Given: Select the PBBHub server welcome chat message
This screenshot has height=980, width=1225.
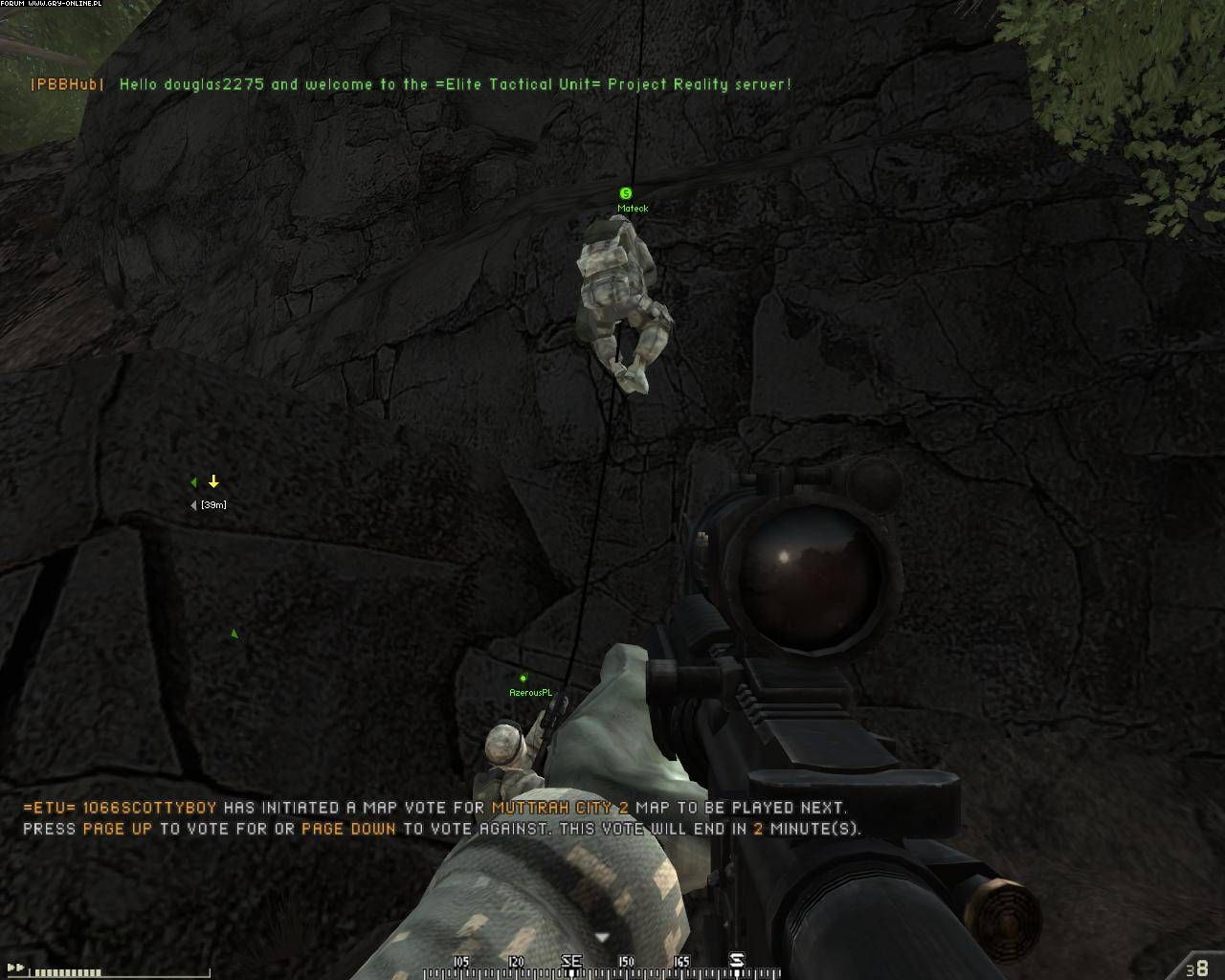Looking at the screenshot, I should point(412,84).
